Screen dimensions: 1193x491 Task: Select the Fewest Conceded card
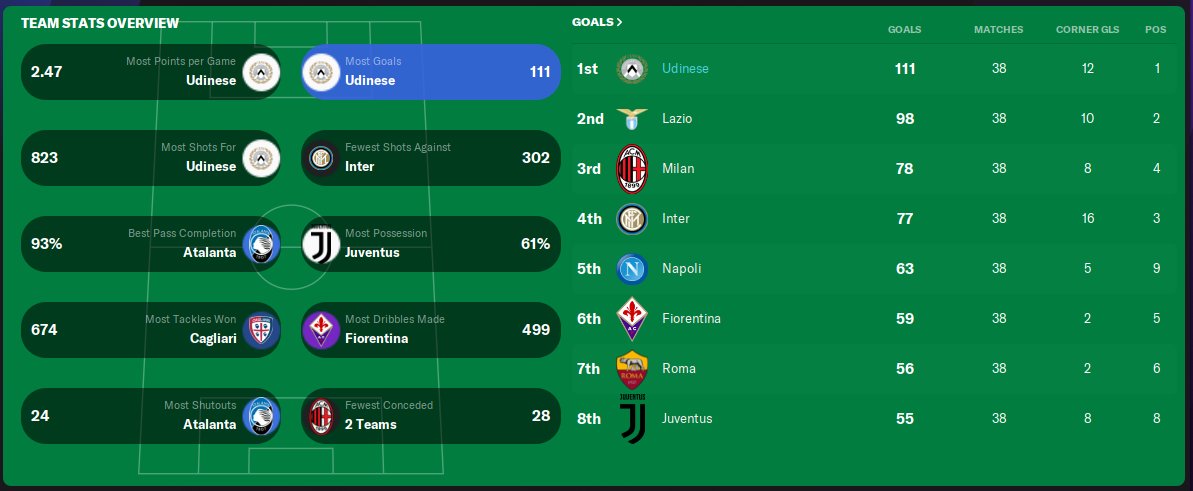430,416
